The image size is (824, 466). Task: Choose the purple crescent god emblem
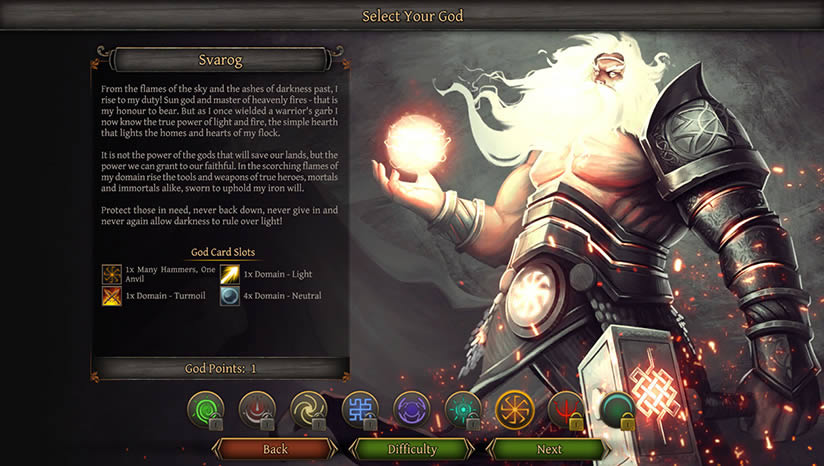[411, 409]
